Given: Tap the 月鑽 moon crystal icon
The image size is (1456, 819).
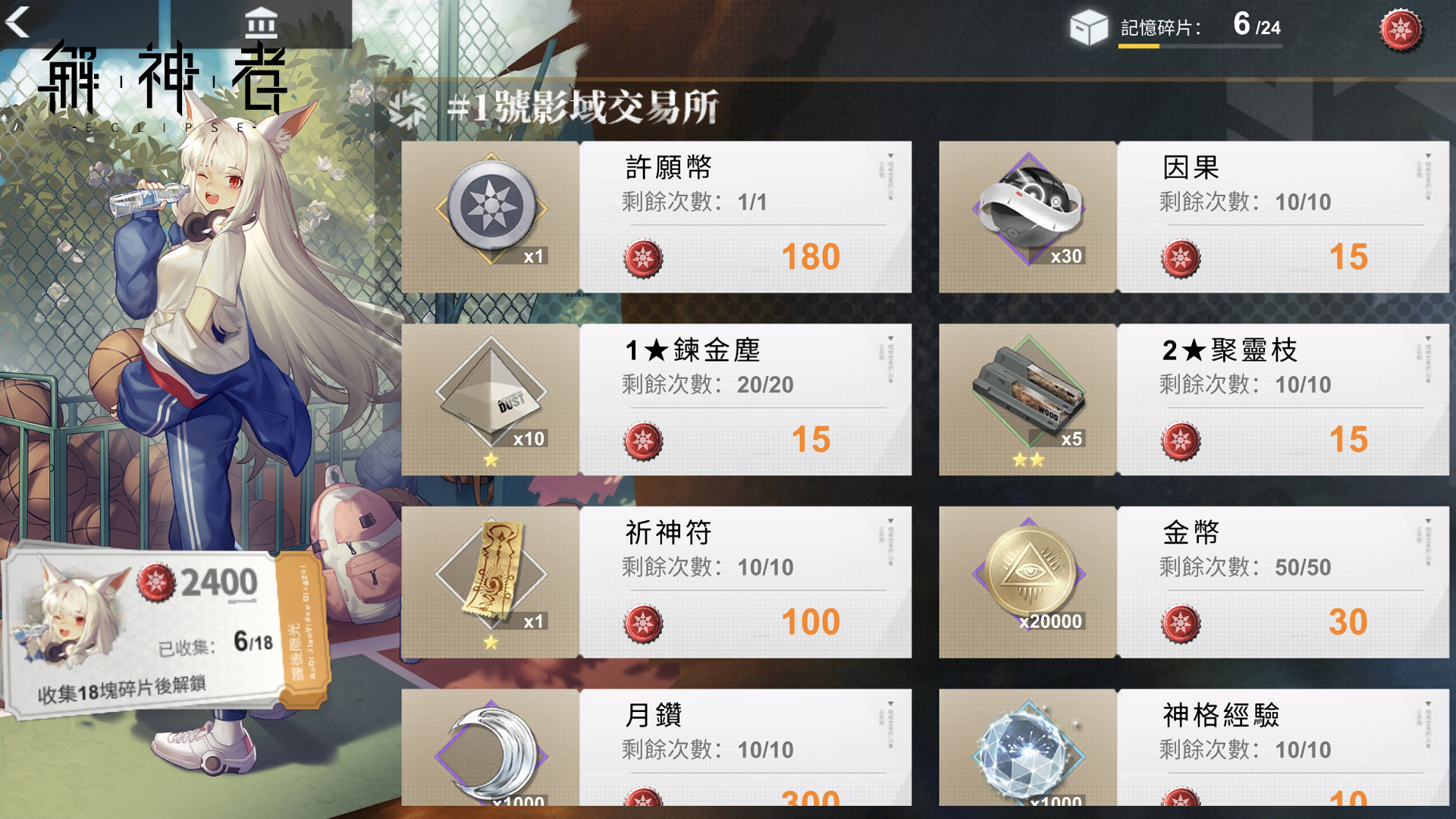Looking at the screenshot, I should pos(493,758).
